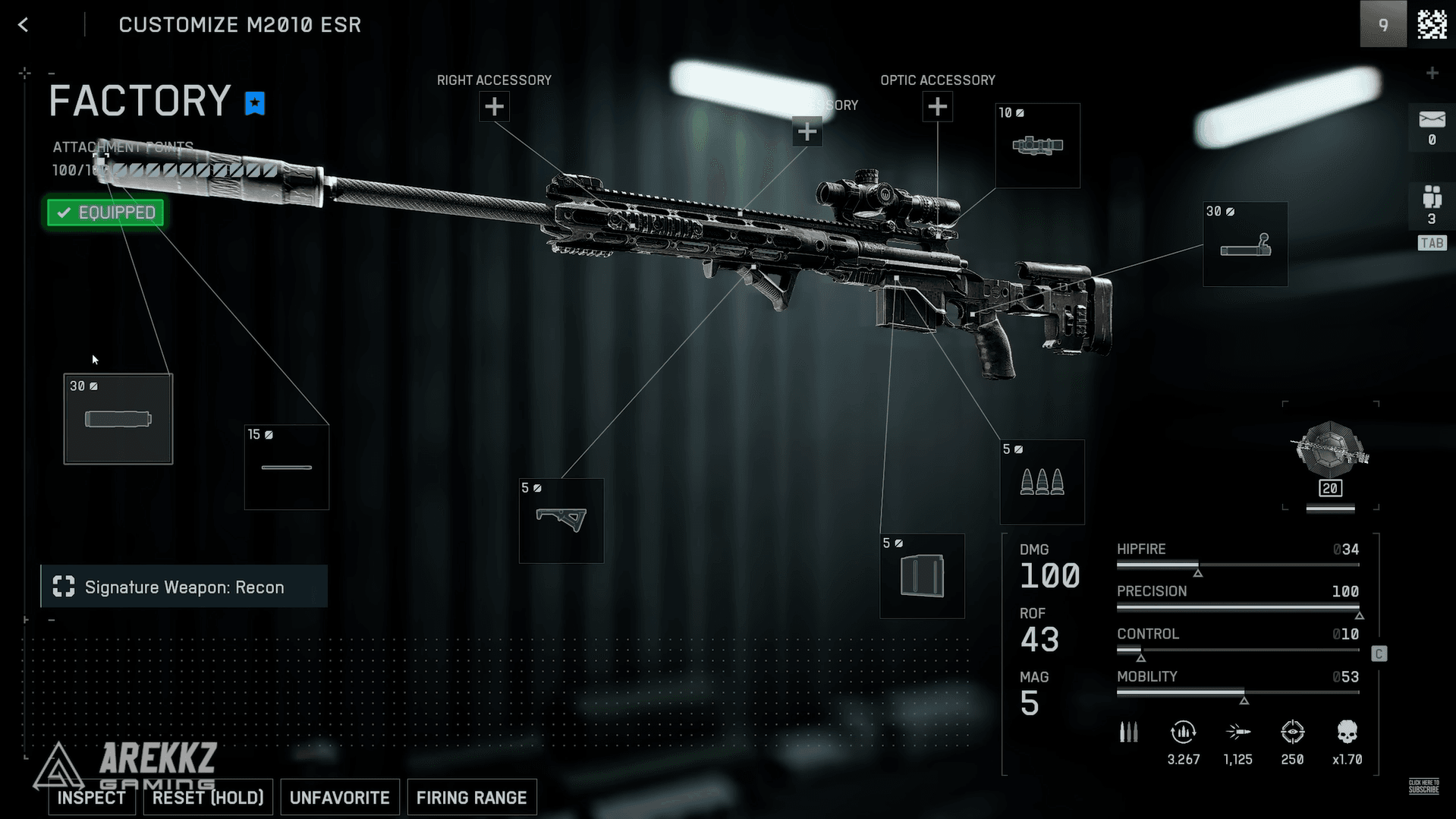This screenshot has width=1456, height=819.
Task: Unfavorite this weapon build
Action: [339, 798]
